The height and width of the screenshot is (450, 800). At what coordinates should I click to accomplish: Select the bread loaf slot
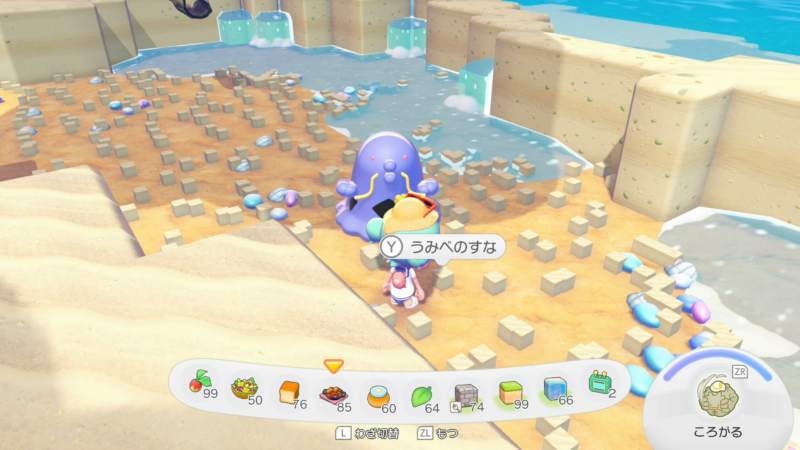pos(289,390)
